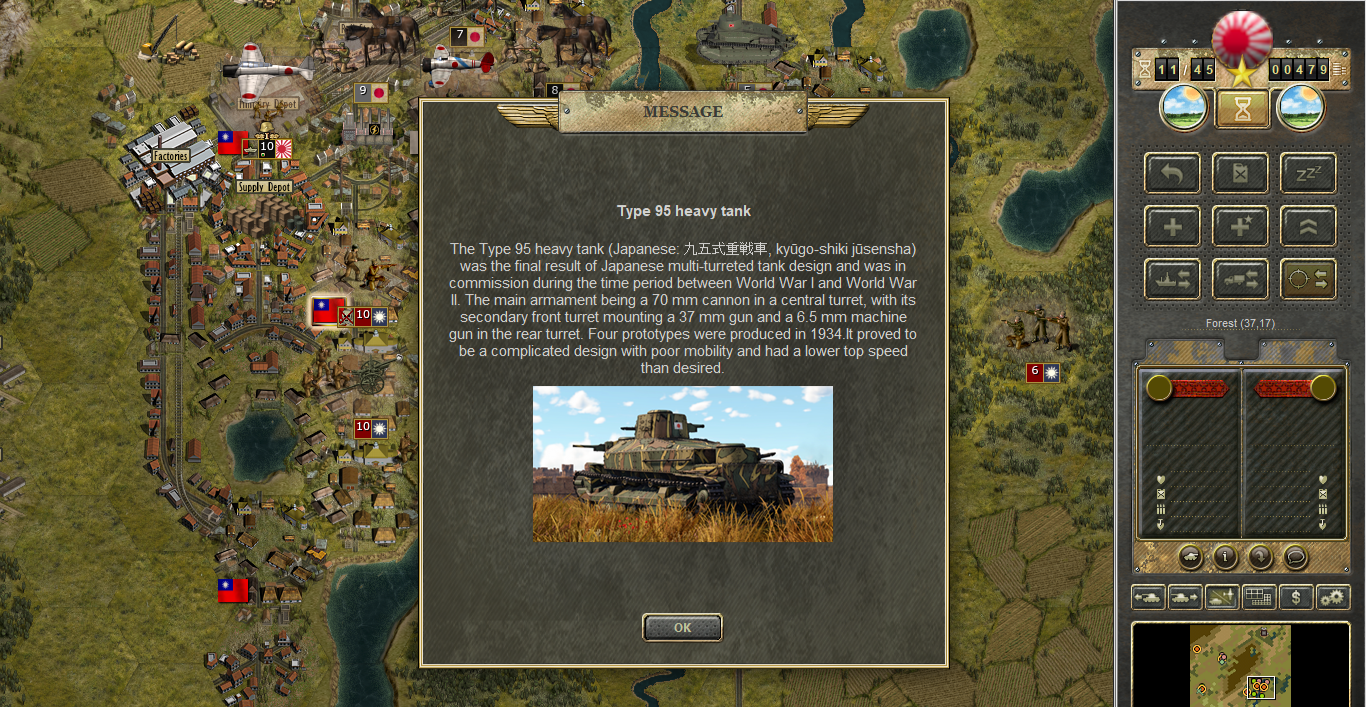The image size is (1366, 707).
Task: Click the ship embark button
Action: (1172, 280)
